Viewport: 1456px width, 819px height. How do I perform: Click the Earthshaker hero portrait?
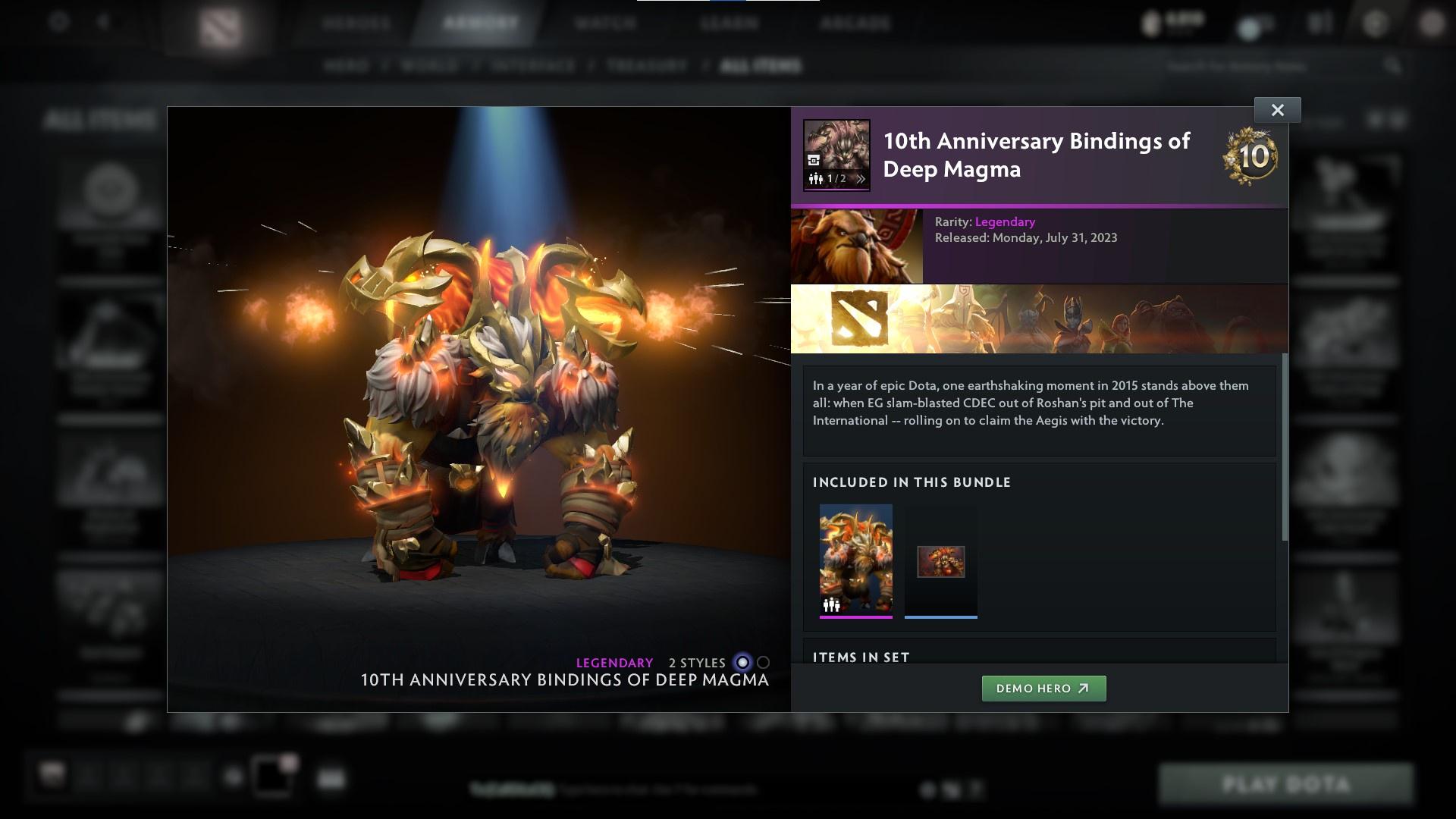tap(857, 245)
